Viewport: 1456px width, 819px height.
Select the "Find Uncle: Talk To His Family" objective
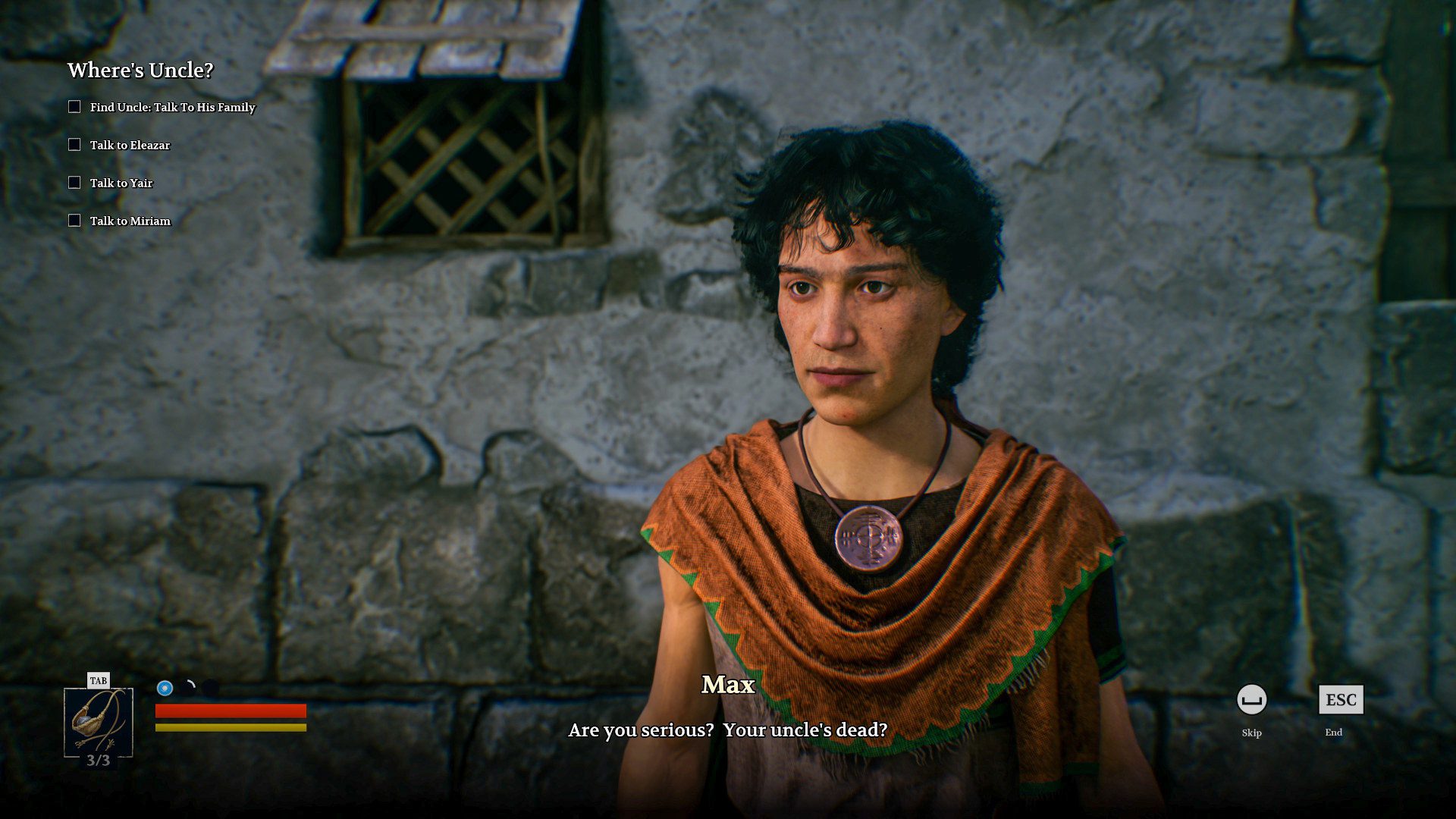tap(172, 108)
